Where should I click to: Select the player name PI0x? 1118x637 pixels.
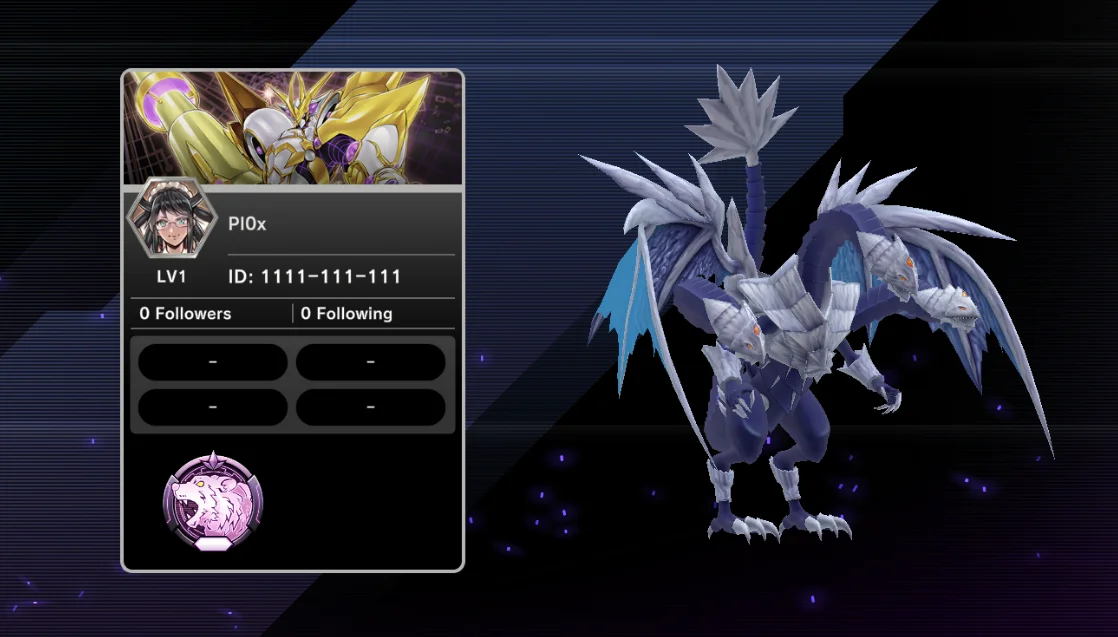pos(247,225)
